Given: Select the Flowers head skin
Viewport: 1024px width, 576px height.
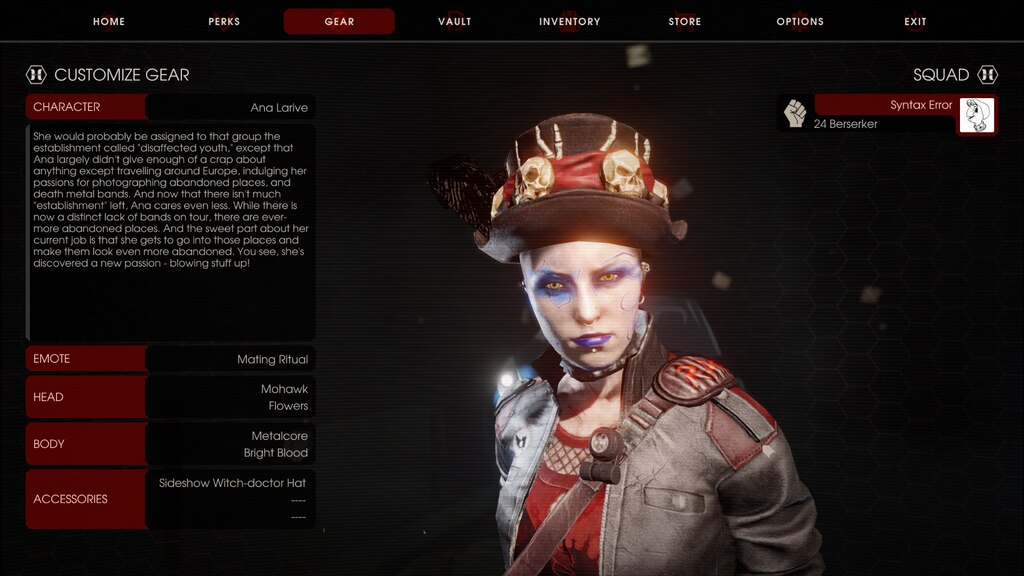Looking at the screenshot, I should pos(288,406).
